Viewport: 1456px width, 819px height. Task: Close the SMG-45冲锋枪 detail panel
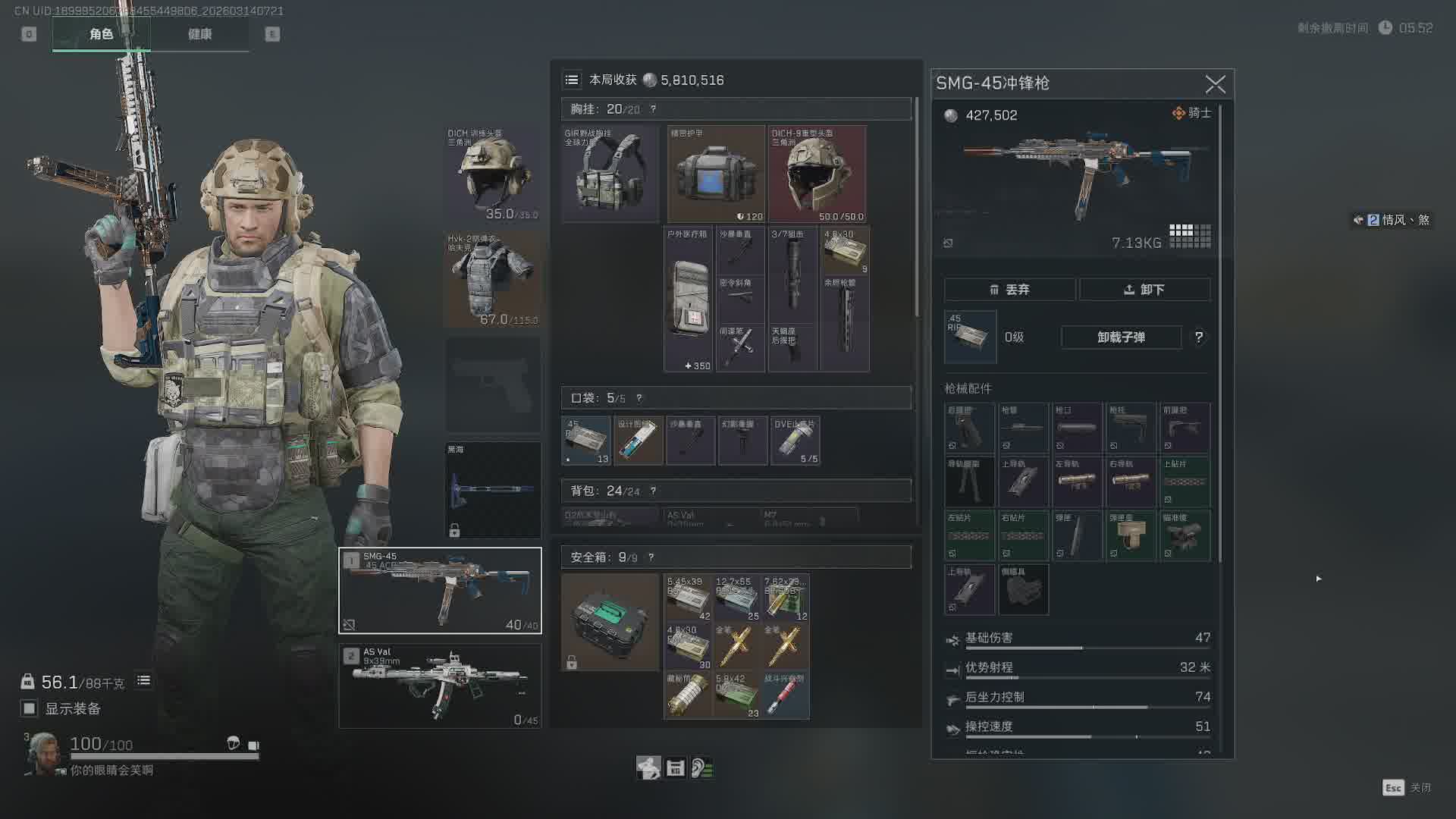point(1215,84)
